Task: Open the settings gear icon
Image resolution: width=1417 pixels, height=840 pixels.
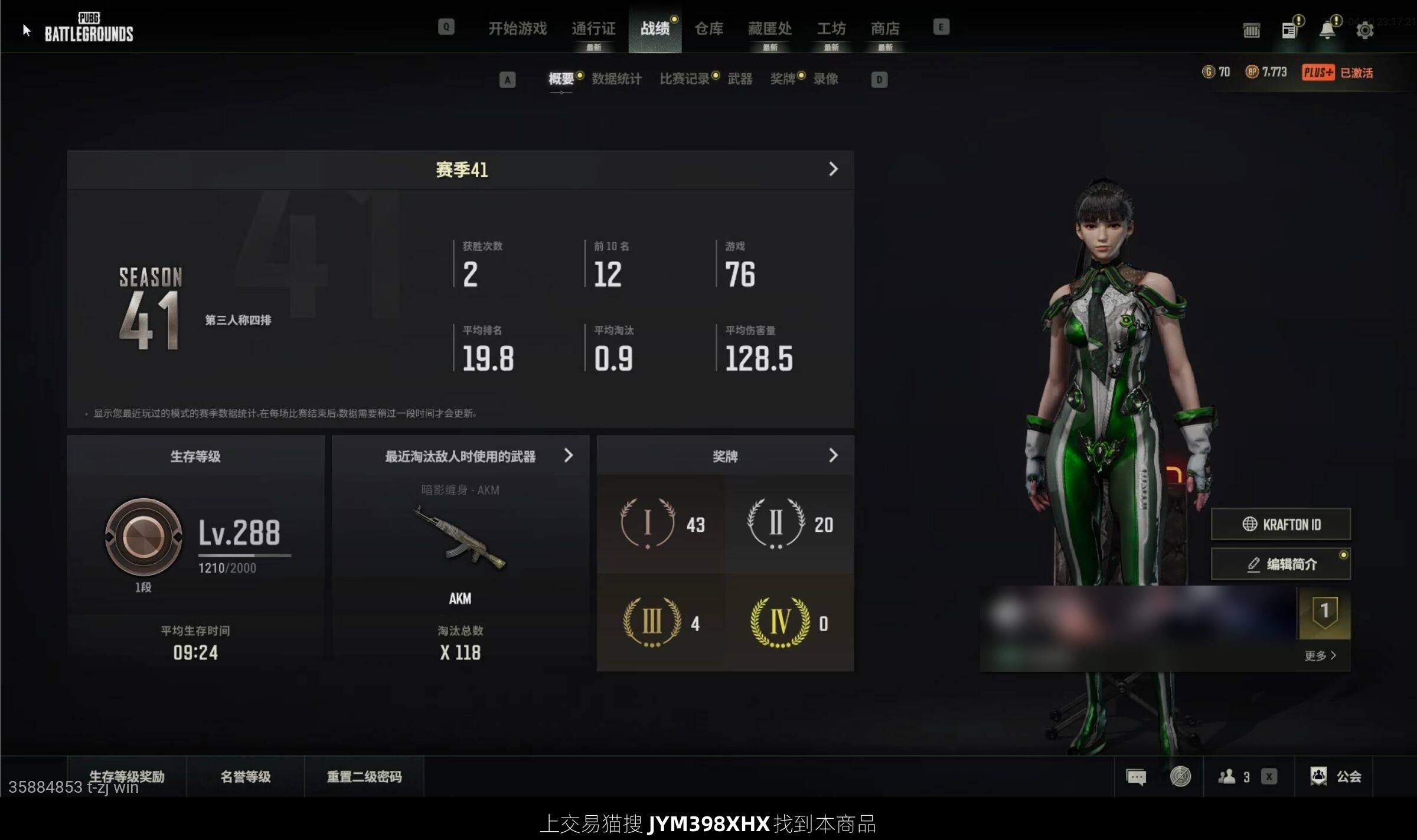Action: pos(1364,30)
